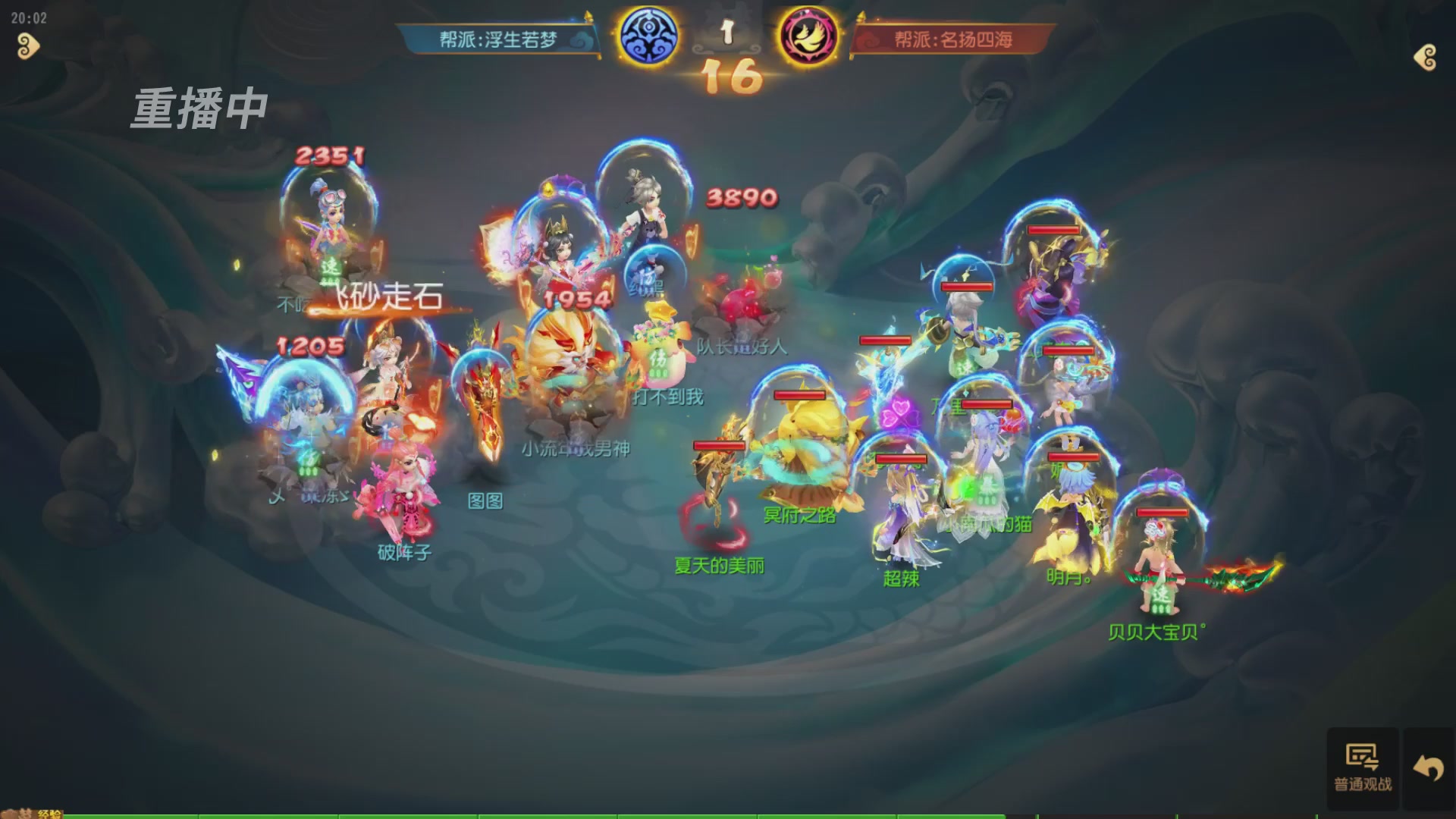1456x819 pixels.
Task: Click the 20:02 replay timer at top left
Action: (x=28, y=19)
